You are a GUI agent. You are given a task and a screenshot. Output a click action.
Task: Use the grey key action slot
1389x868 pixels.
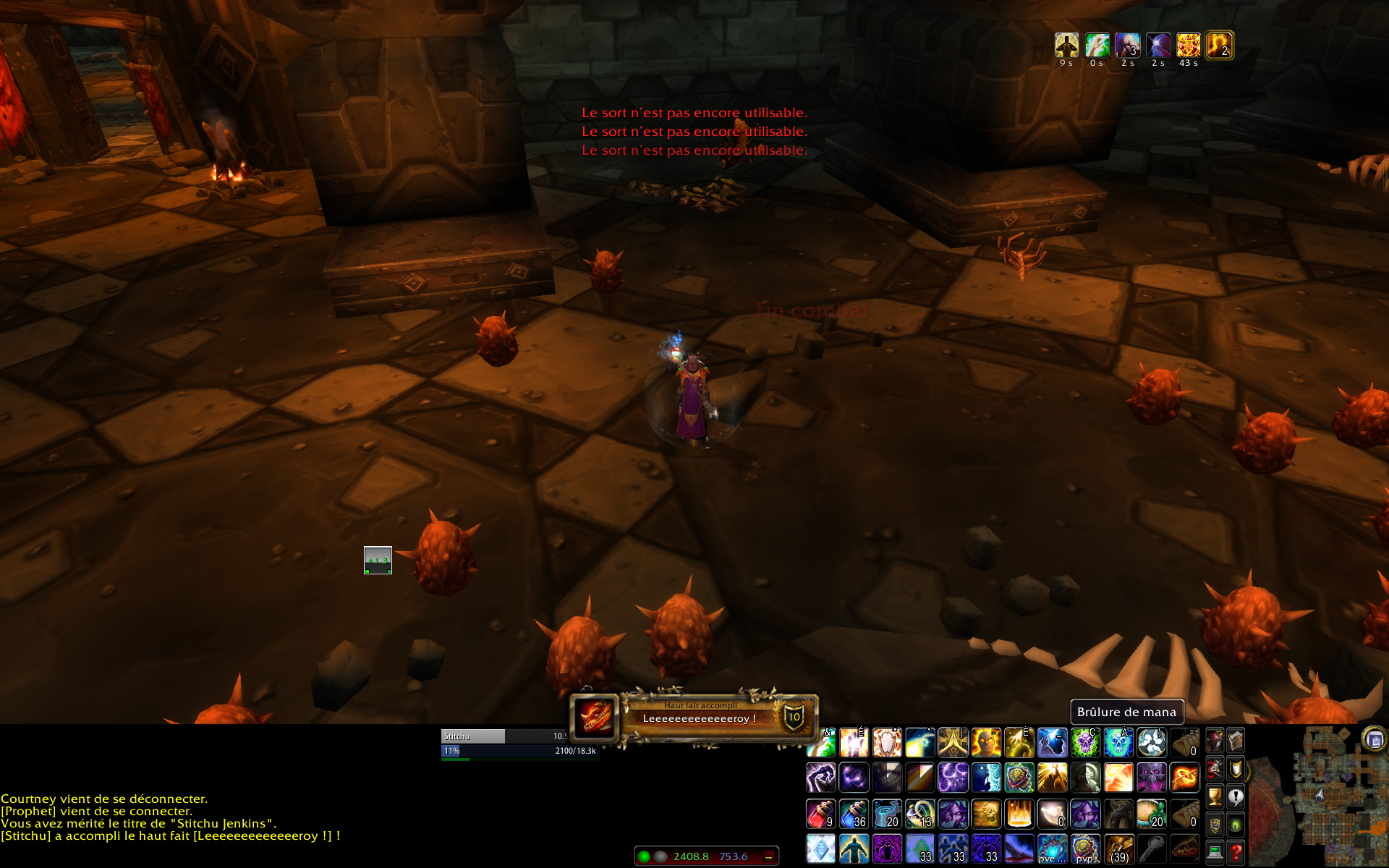coord(1152,848)
